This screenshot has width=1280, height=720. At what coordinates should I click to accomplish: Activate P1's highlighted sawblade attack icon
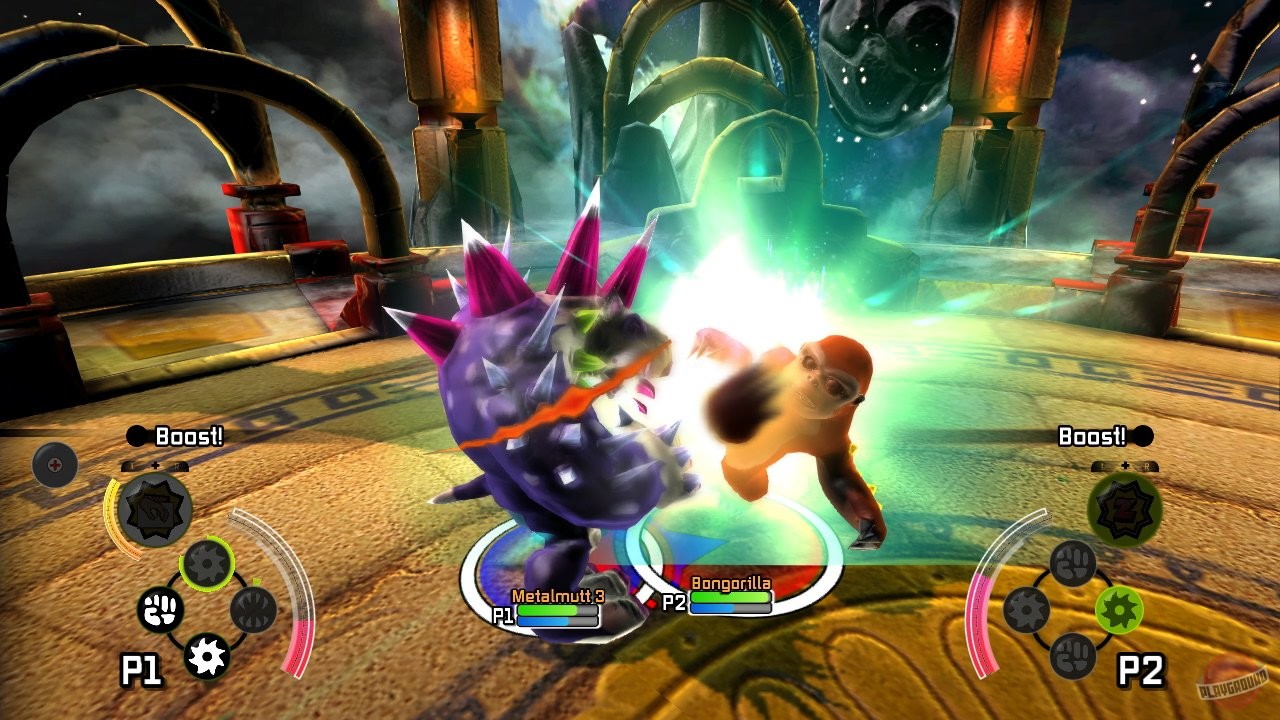coord(207,561)
